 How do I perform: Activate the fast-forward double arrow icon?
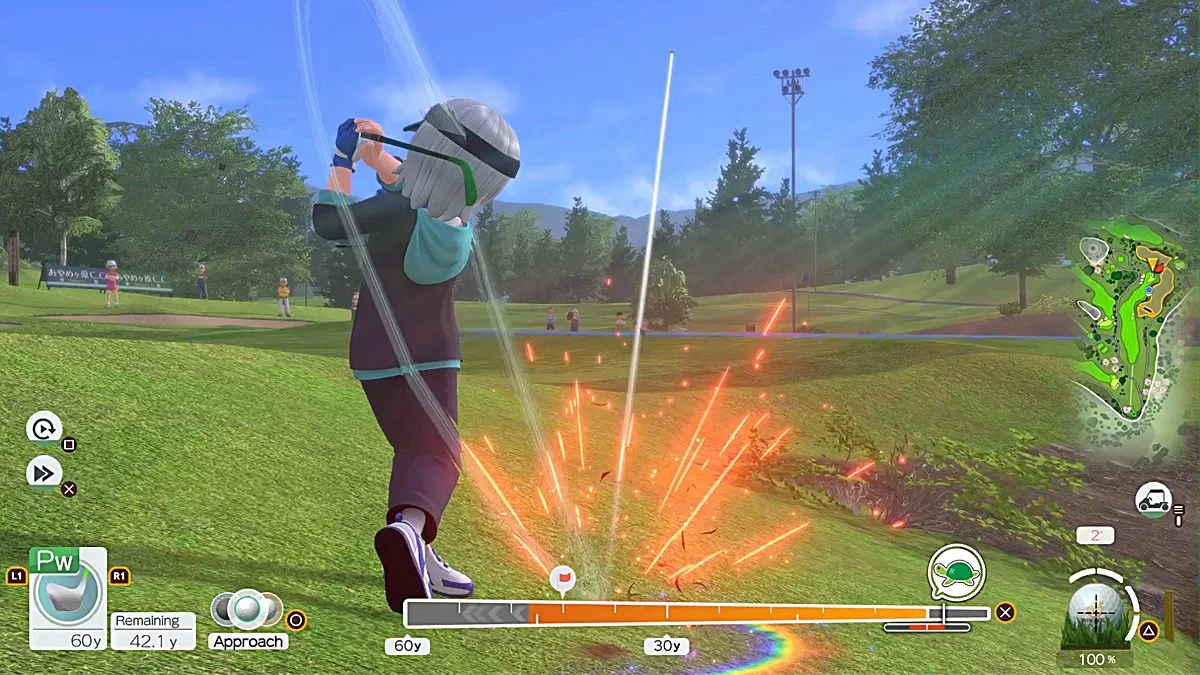point(44,473)
